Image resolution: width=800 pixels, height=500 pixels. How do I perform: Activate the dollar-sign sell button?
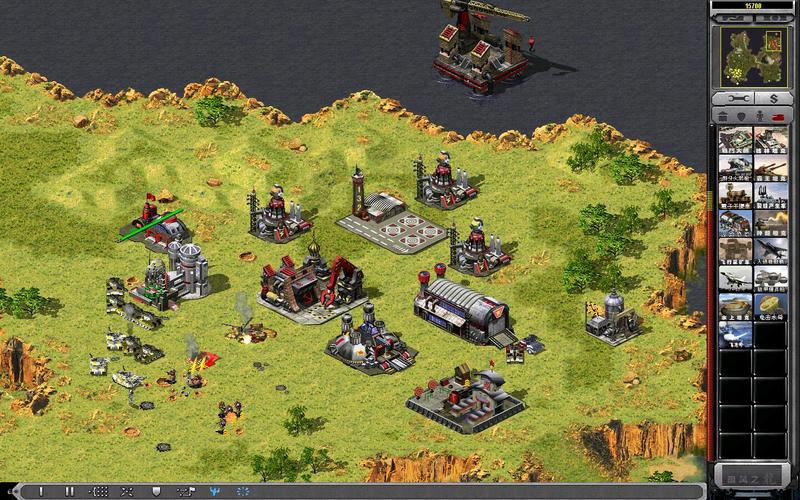tap(773, 100)
